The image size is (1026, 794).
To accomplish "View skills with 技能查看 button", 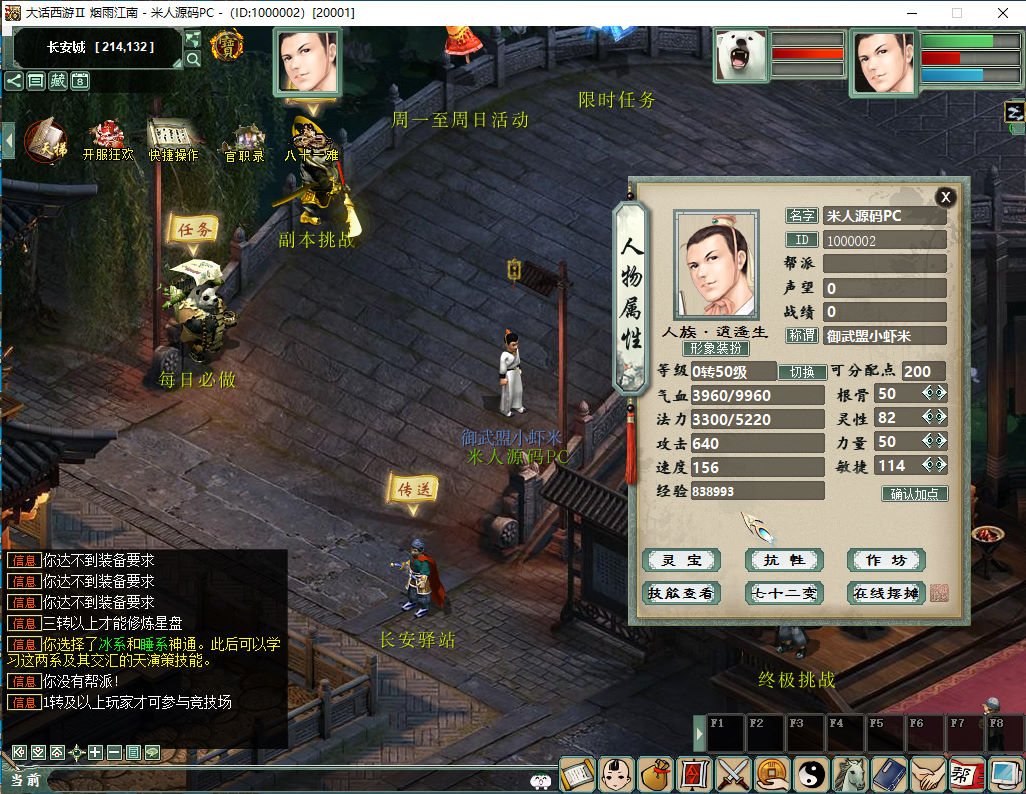I will pos(680,593).
